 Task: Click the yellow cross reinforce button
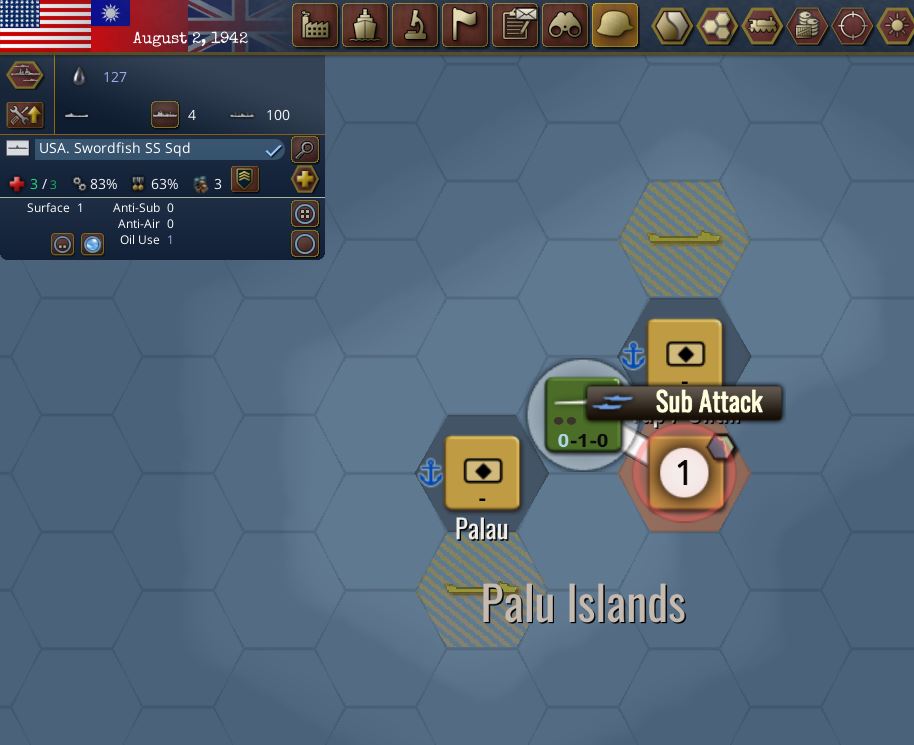pyautogui.click(x=305, y=180)
